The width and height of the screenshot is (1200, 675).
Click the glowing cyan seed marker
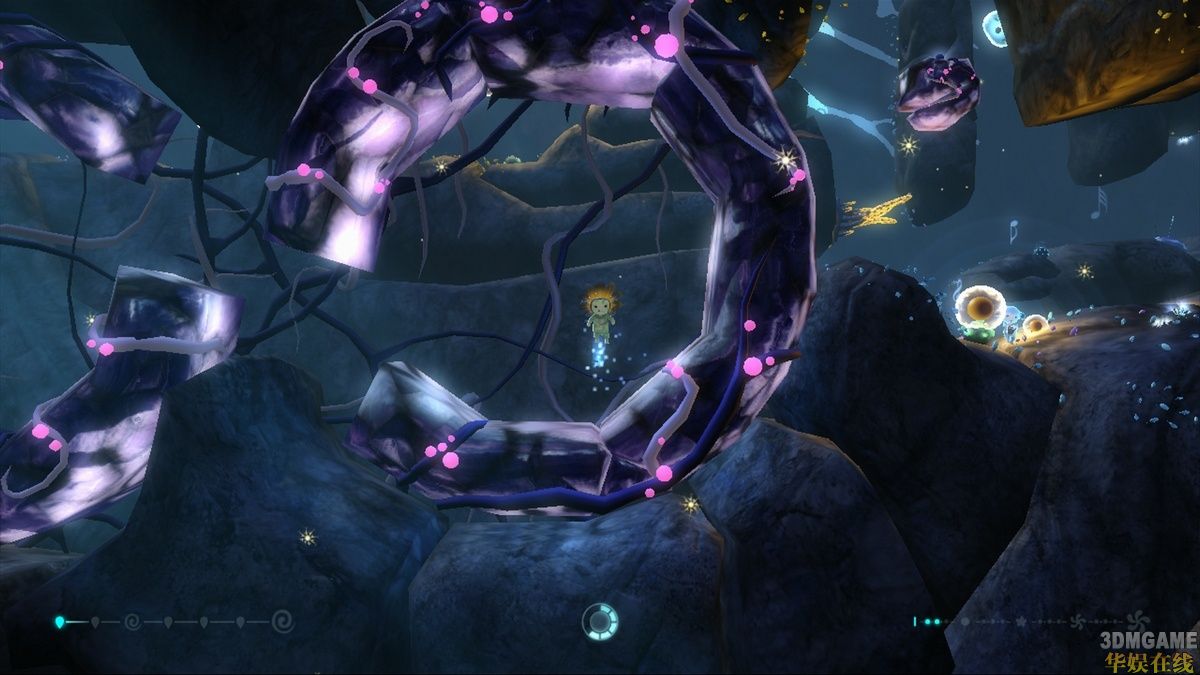(x=59, y=622)
